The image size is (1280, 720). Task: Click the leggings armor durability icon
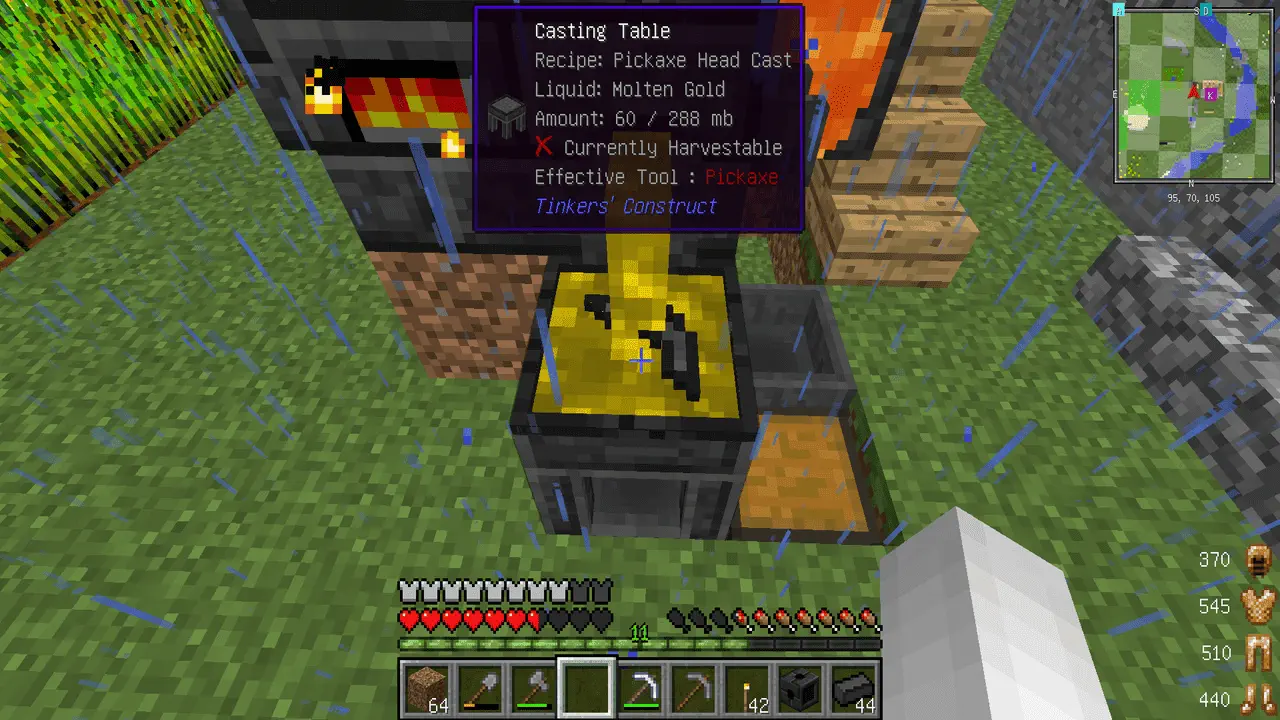click(x=1256, y=654)
